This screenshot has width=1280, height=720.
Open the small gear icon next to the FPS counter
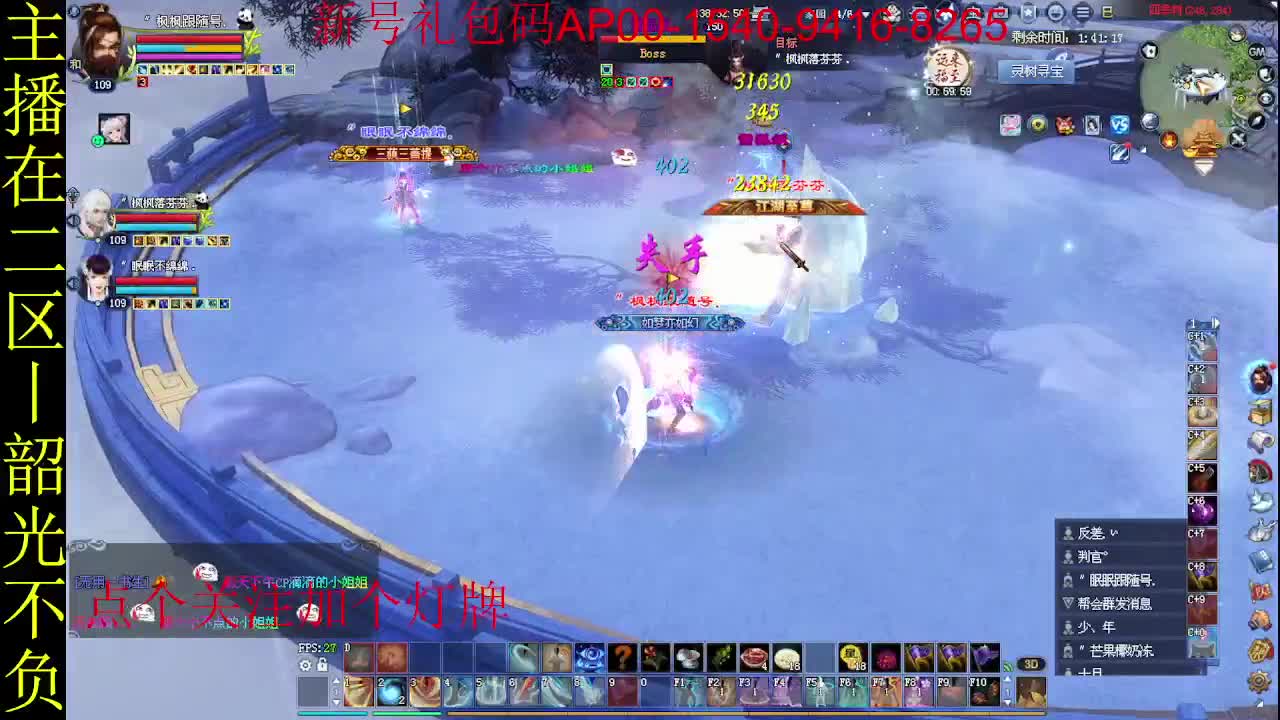pyautogui.click(x=303, y=663)
